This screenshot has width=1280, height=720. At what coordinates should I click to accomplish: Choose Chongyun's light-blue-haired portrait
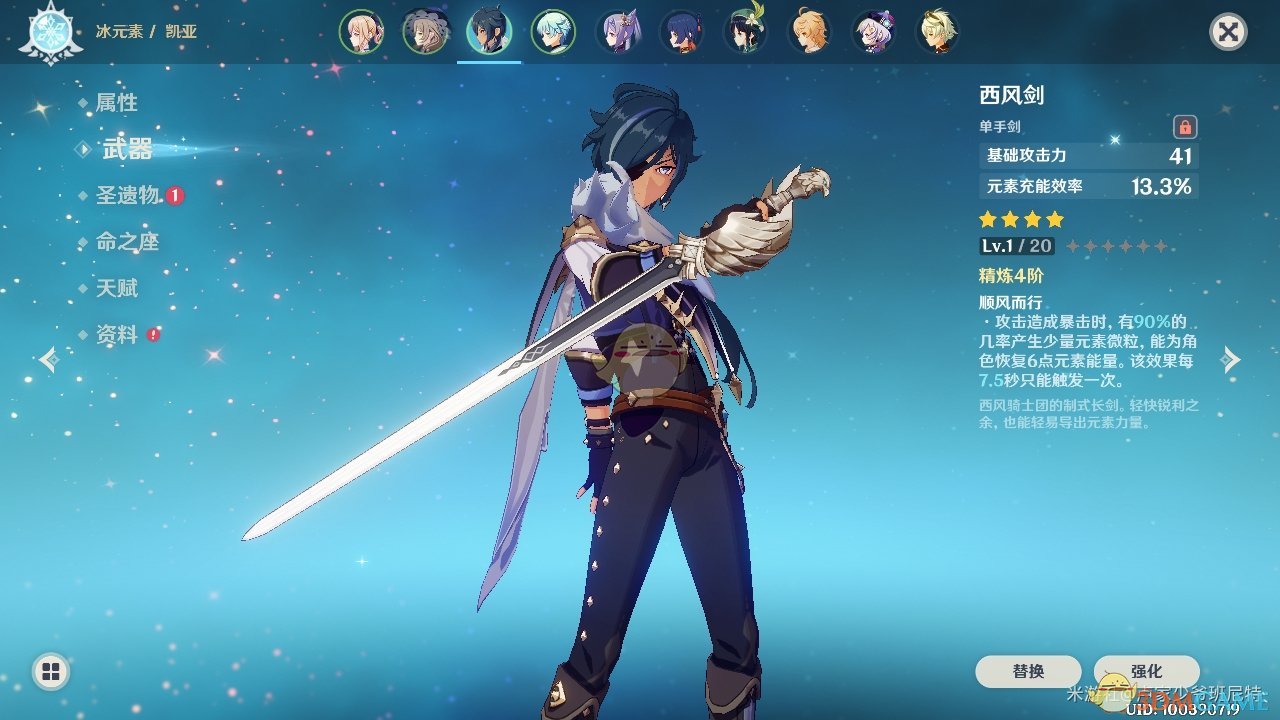[553, 32]
